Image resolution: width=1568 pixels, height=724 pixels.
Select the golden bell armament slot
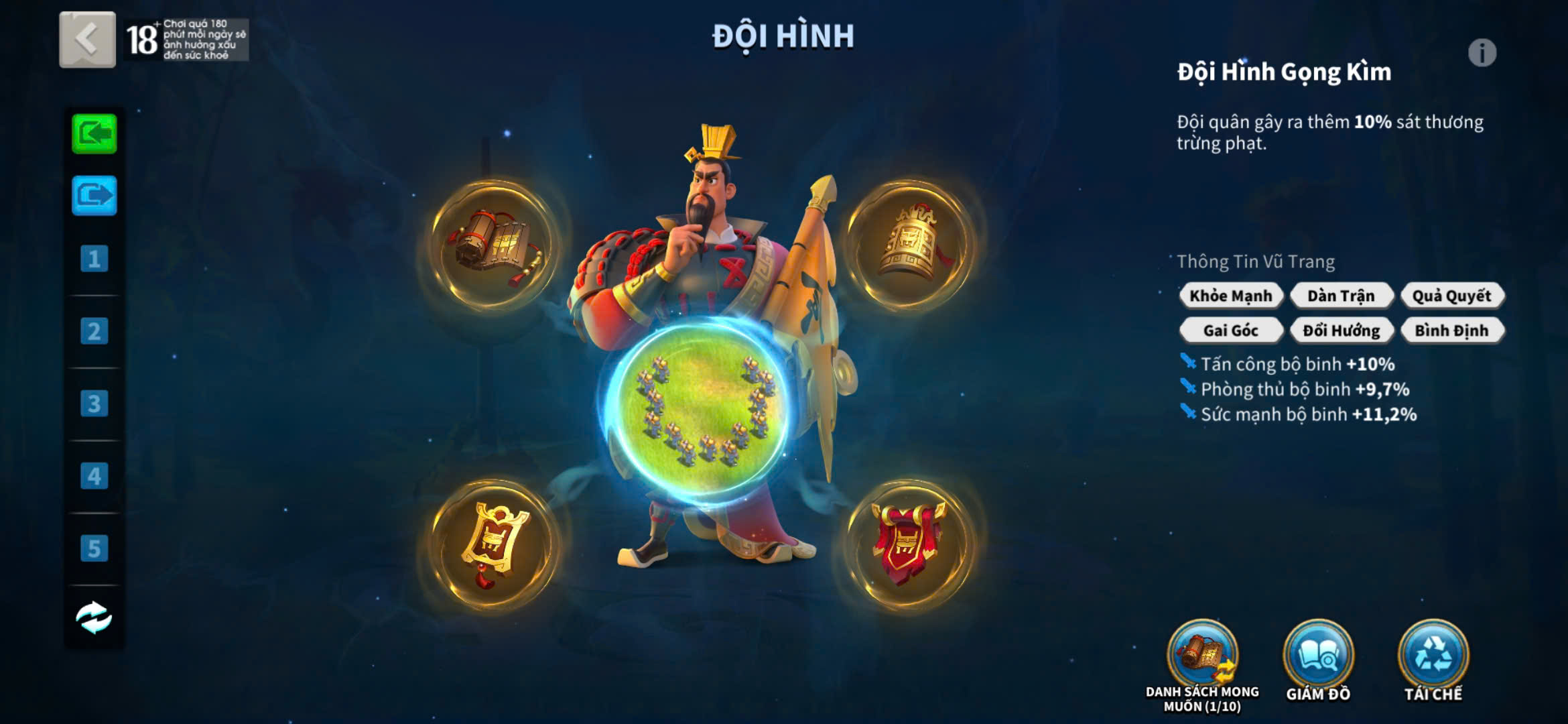pos(908,245)
